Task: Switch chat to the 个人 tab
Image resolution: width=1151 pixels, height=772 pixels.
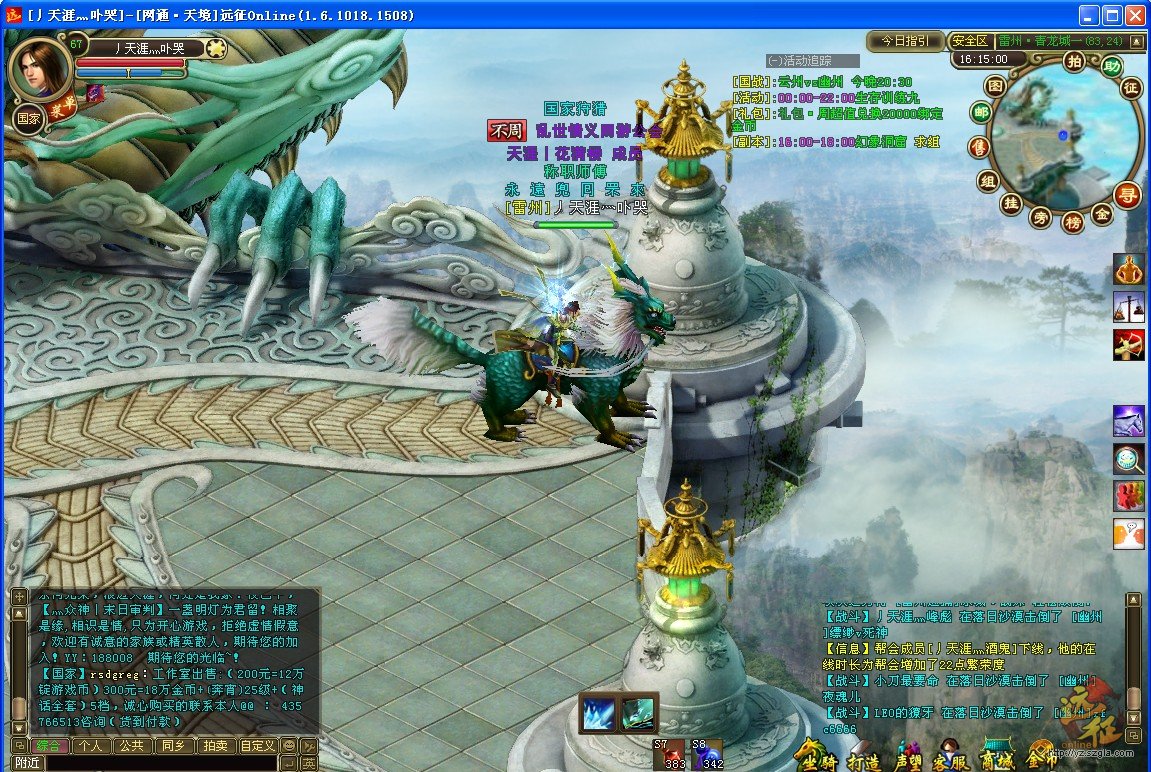Action: tap(92, 745)
